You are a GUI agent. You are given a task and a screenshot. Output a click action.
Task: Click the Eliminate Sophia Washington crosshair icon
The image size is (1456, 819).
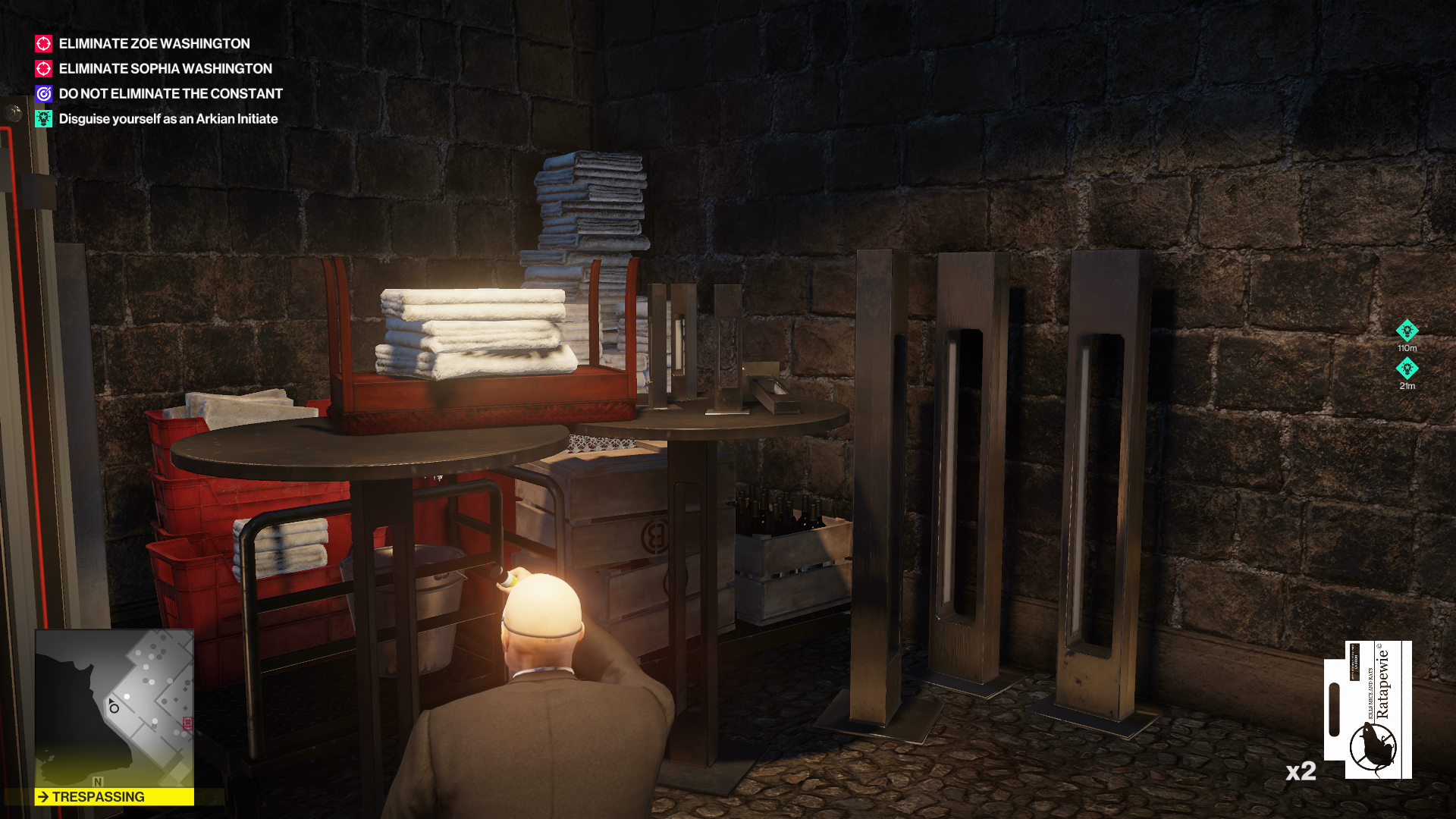[42, 68]
